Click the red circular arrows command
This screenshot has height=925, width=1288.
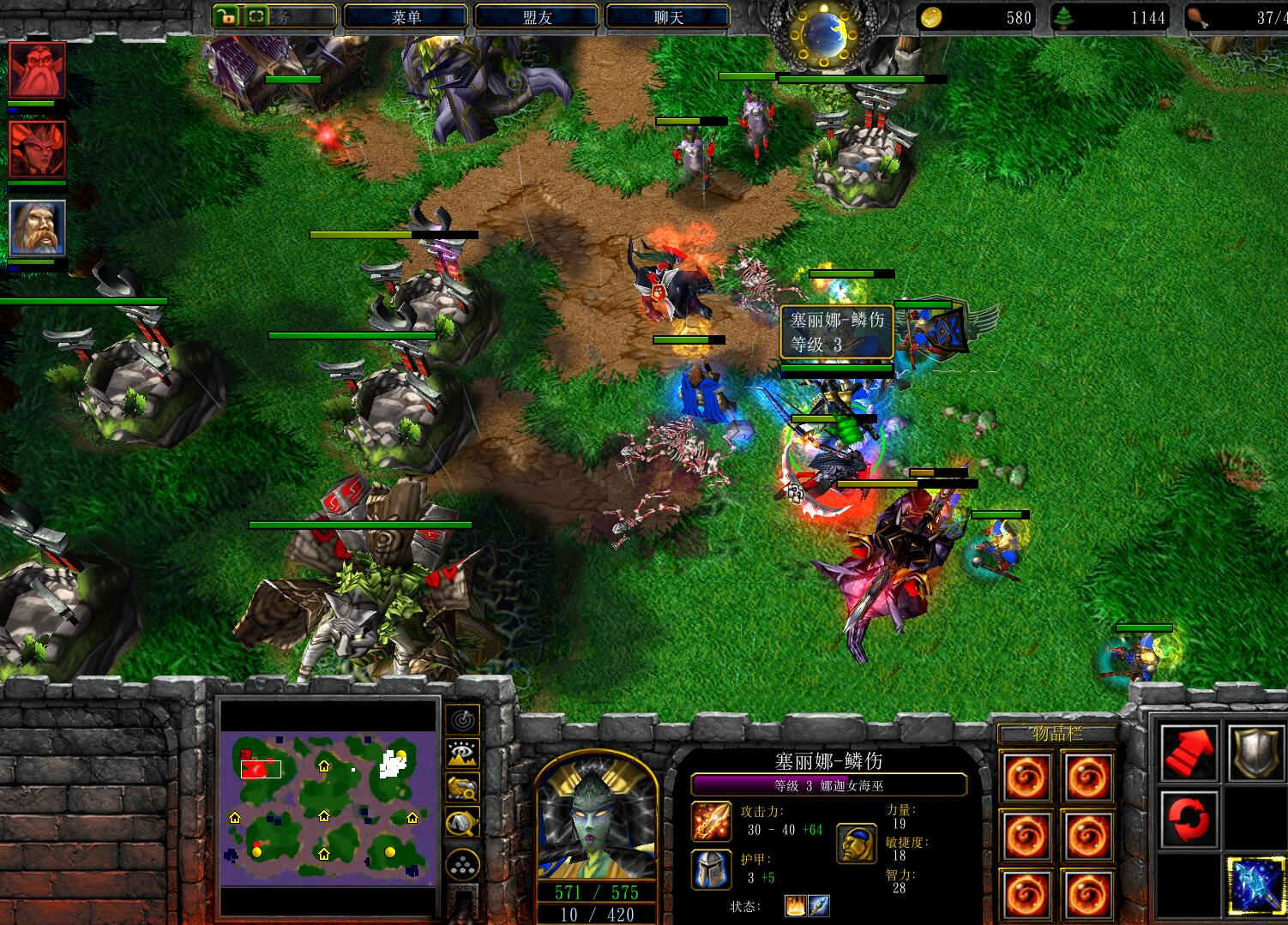[x=1189, y=817]
